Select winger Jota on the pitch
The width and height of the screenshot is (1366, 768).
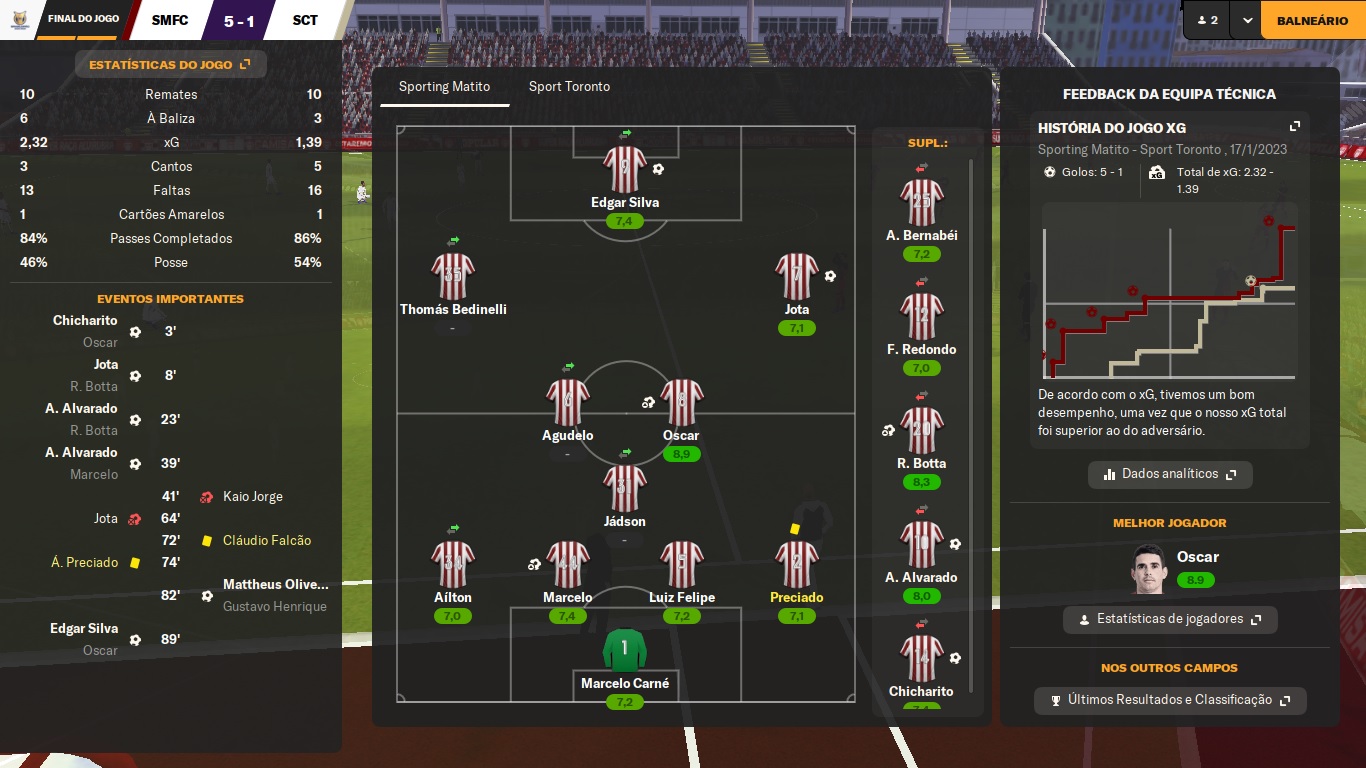click(x=797, y=277)
